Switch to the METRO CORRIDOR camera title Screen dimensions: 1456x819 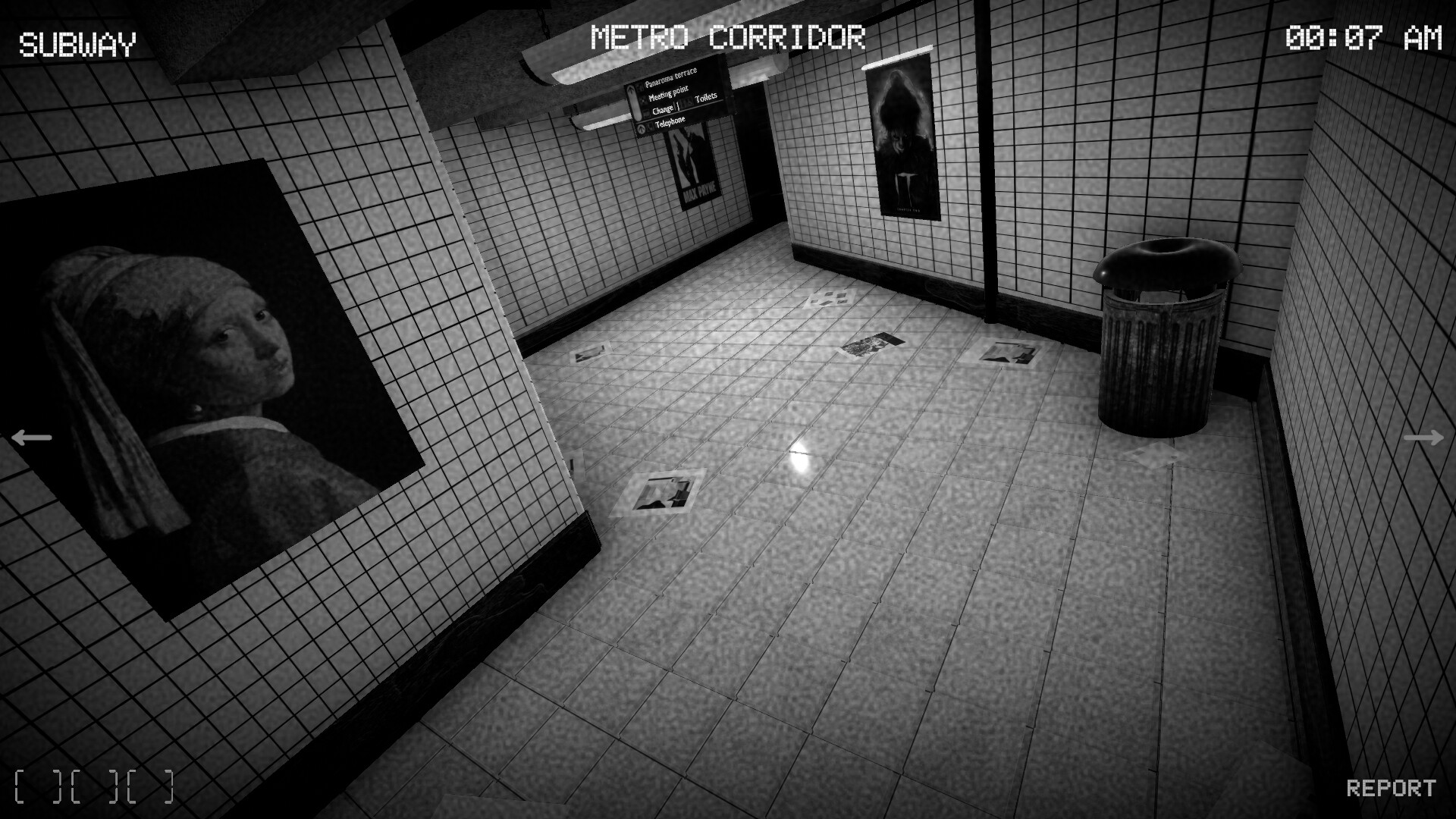click(x=730, y=33)
